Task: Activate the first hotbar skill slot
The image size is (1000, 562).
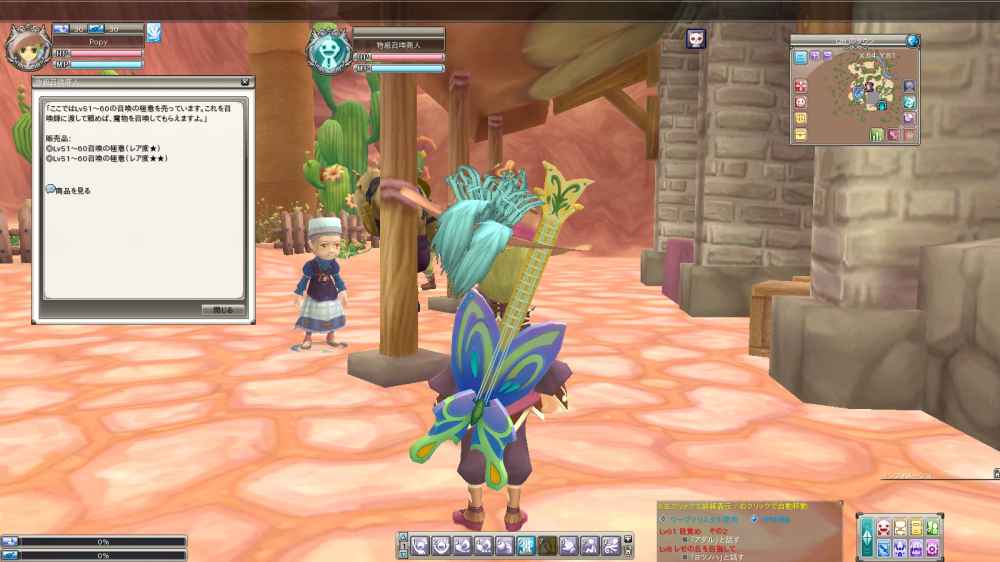Action: coord(421,545)
